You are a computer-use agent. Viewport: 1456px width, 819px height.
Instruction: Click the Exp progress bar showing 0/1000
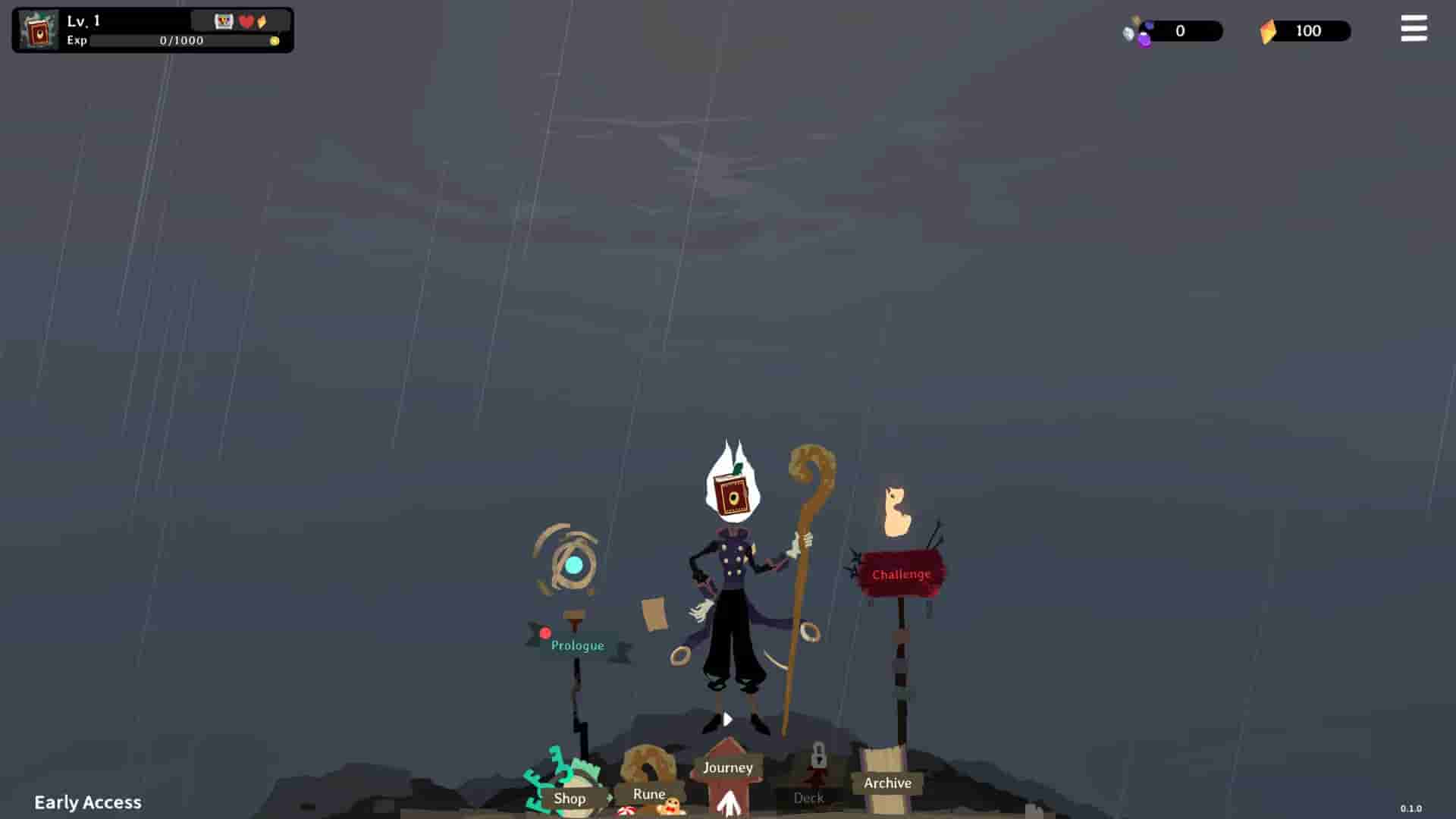click(178, 41)
